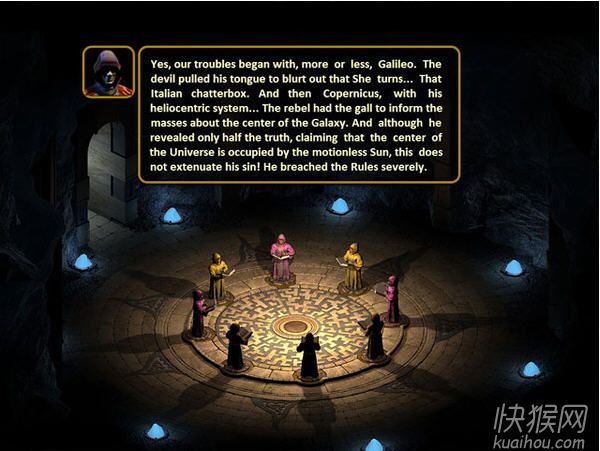Click the Galileo dialogue text box to continue
The width and height of the screenshot is (600, 451).
[x=299, y=114]
